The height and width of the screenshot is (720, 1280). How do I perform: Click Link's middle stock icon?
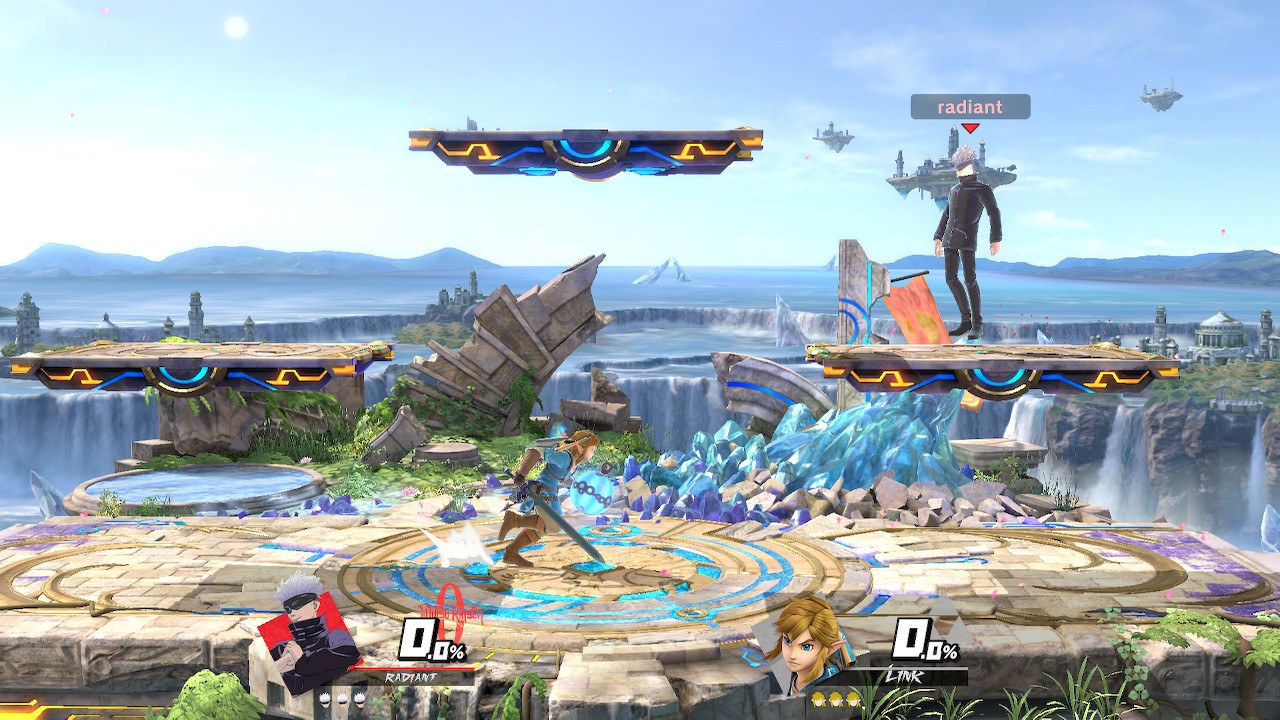pos(835,700)
